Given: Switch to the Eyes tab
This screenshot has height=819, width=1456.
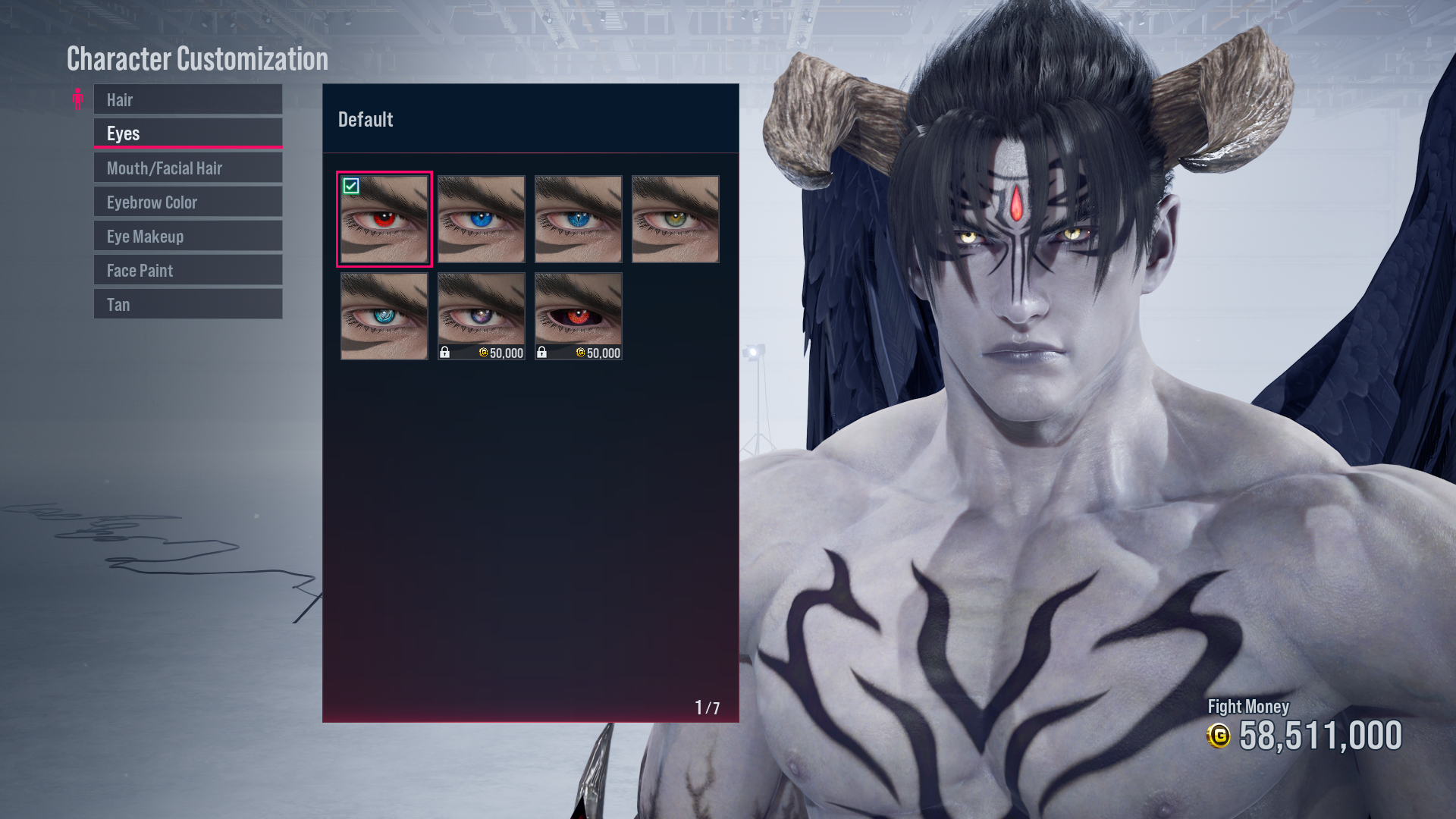Looking at the screenshot, I should pyautogui.click(x=187, y=133).
